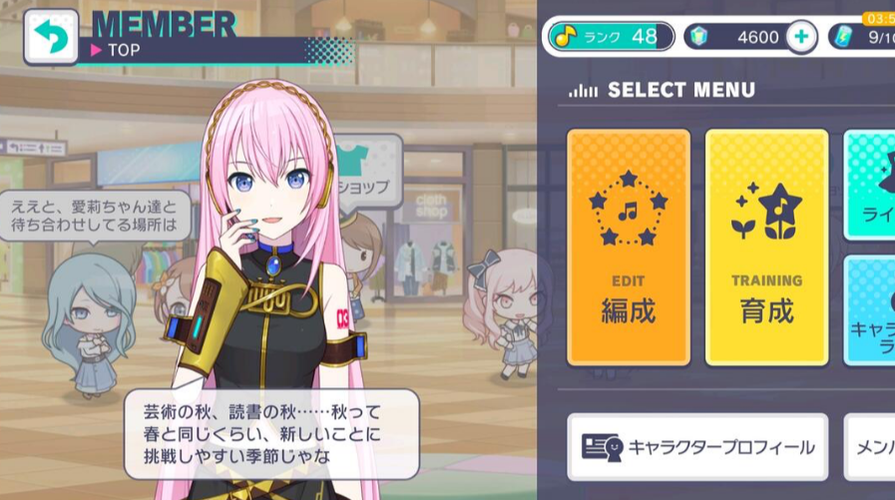The height and width of the screenshot is (500, 895).
Task: Open キャラクタープロフィール character profile
Action: (x=697, y=447)
